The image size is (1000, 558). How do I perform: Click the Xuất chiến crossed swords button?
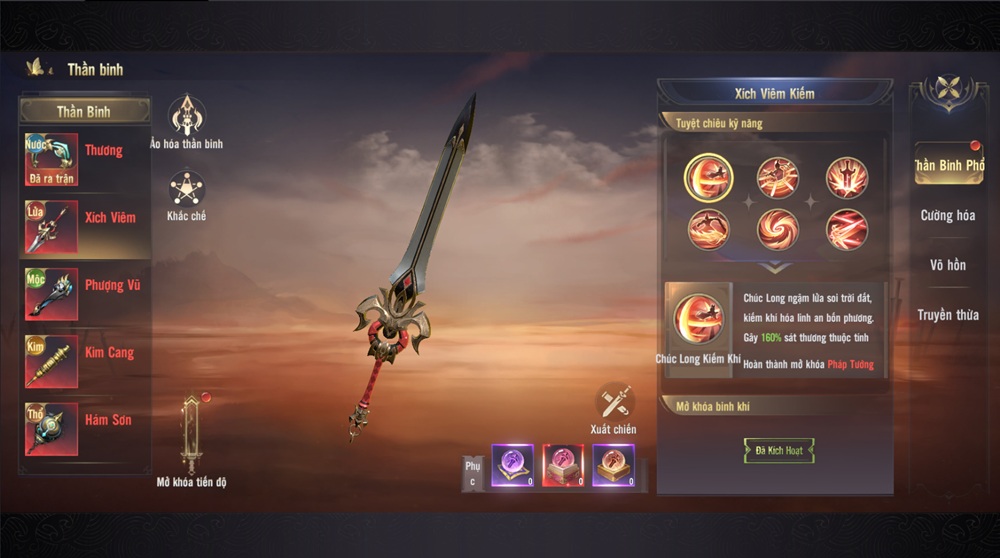pos(614,402)
